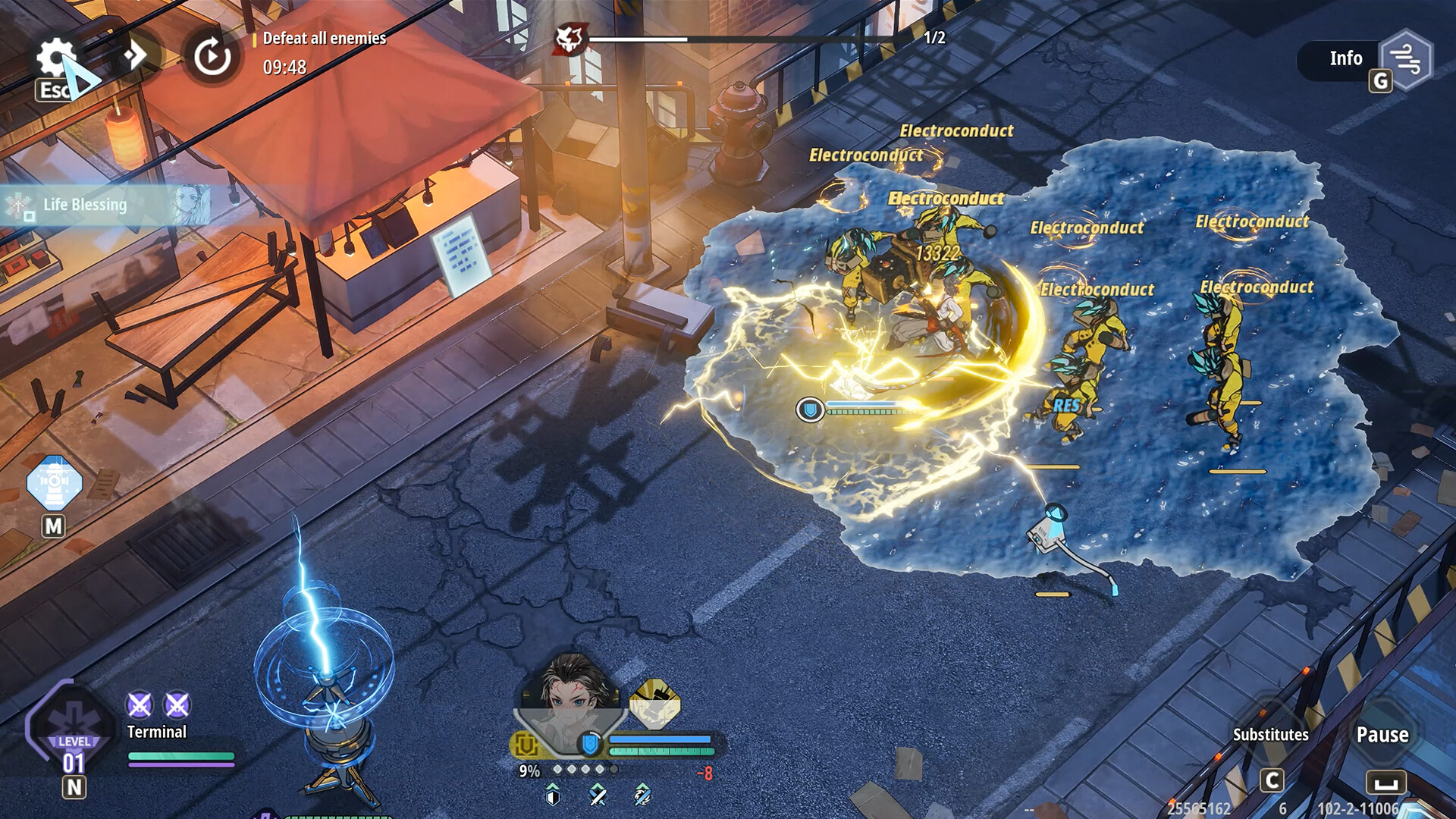Open Substitutes with the C button

pyautogui.click(x=1271, y=778)
